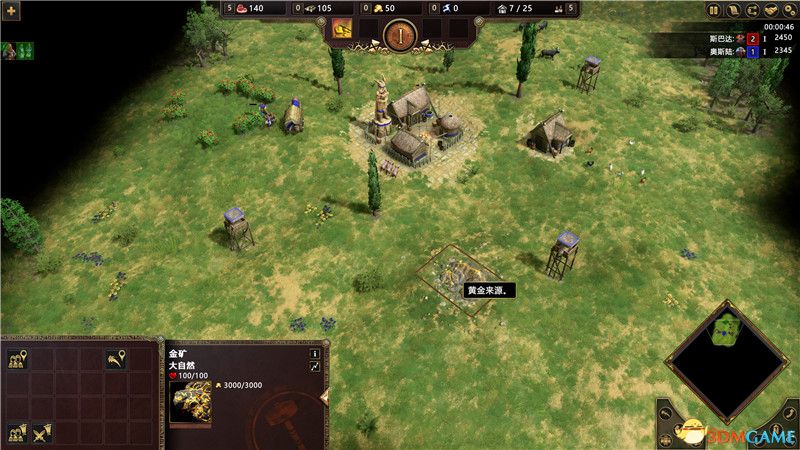Viewport: 800px width, 450px height.
Task: Use the pickaxe locator command button
Action: (117, 359)
